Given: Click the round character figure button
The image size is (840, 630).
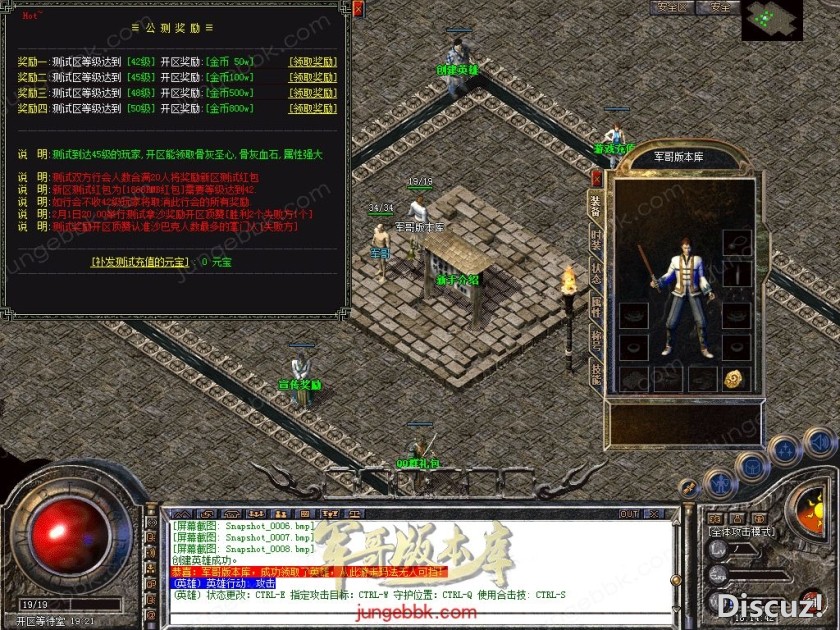Looking at the screenshot, I should click(x=719, y=484).
